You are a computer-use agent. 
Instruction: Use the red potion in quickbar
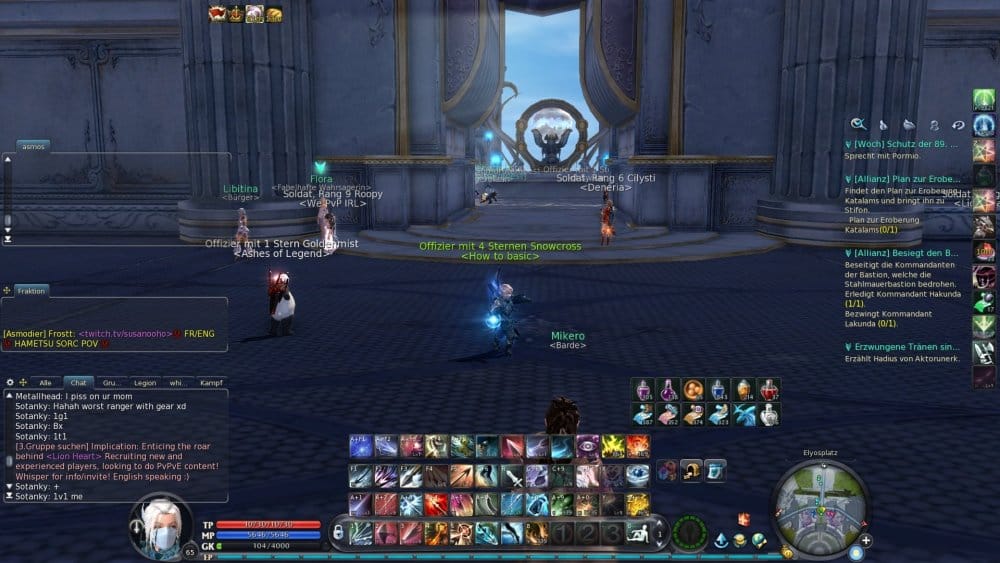[768, 389]
